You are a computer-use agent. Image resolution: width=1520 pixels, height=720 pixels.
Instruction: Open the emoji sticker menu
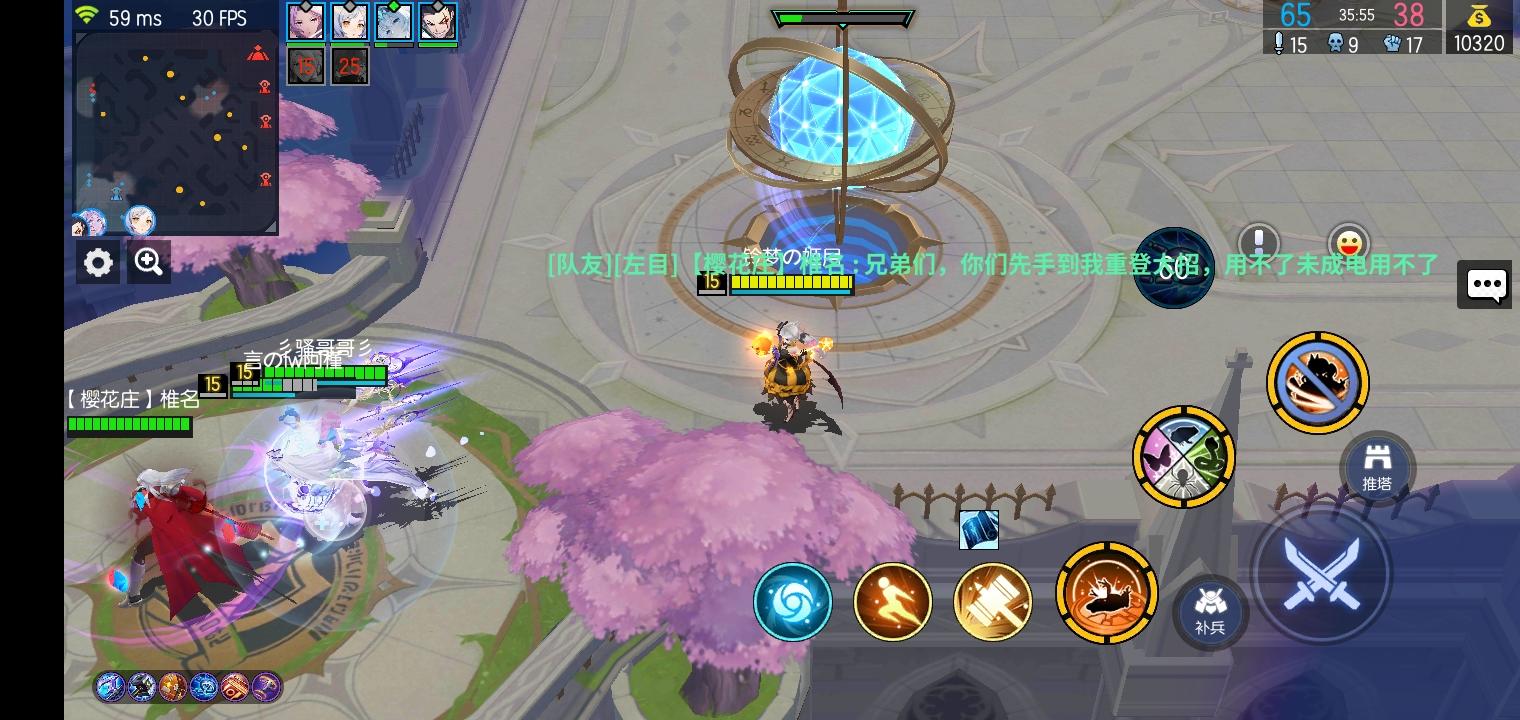click(1349, 243)
